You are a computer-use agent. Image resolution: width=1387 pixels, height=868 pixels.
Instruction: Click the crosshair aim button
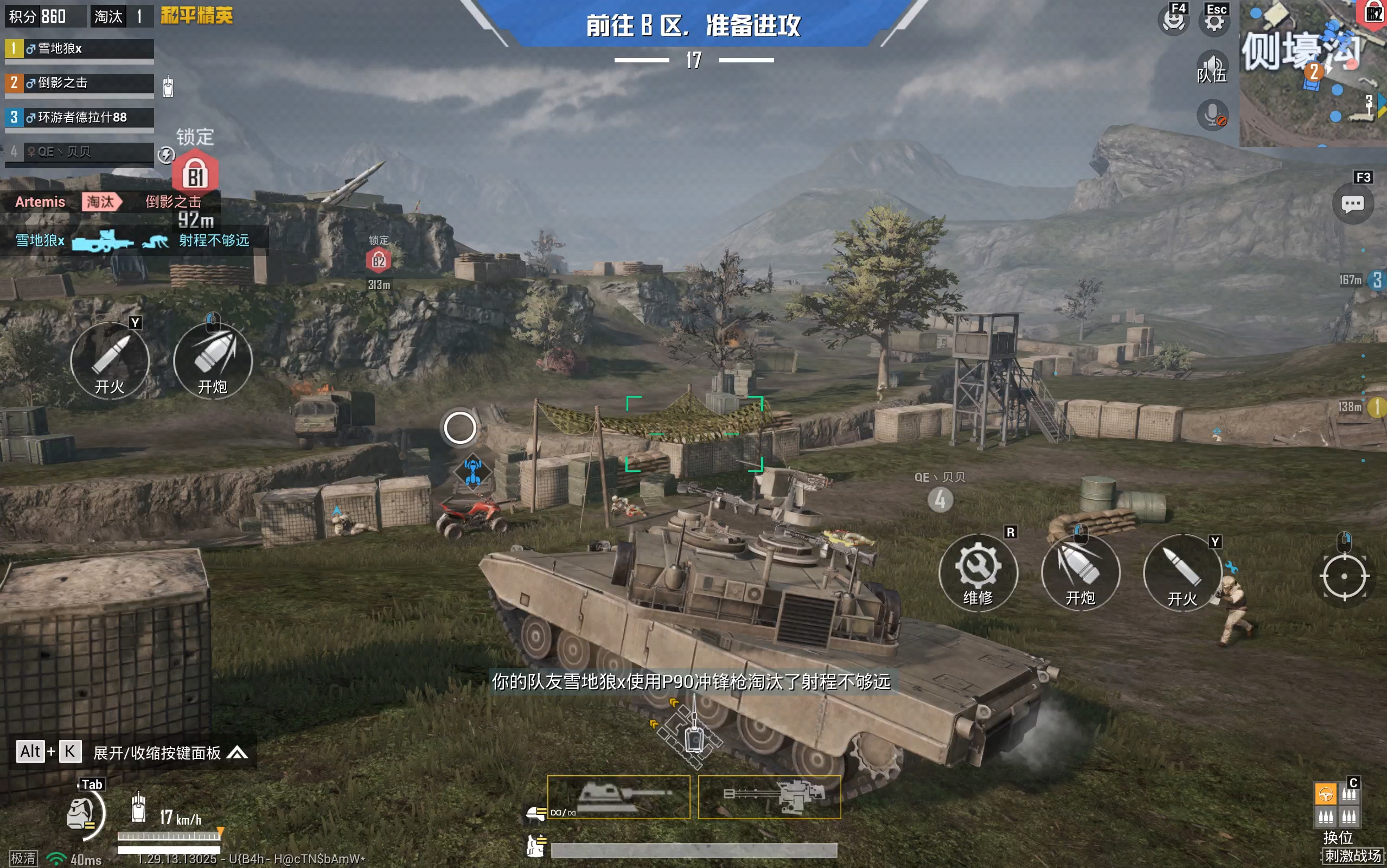click(1344, 576)
